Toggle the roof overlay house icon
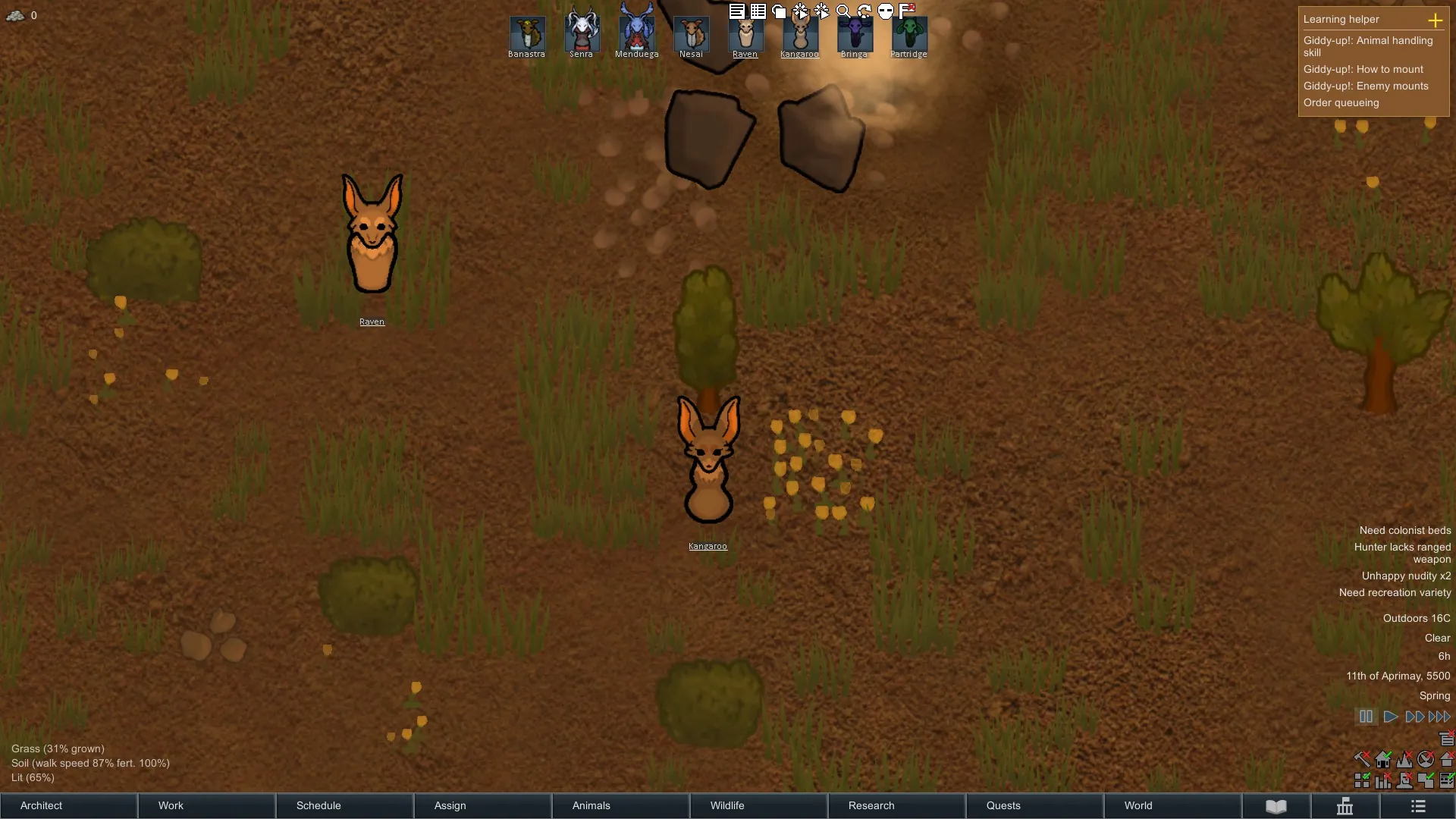Image resolution: width=1456 pixels, height=819 pixels. (1447, 759)
